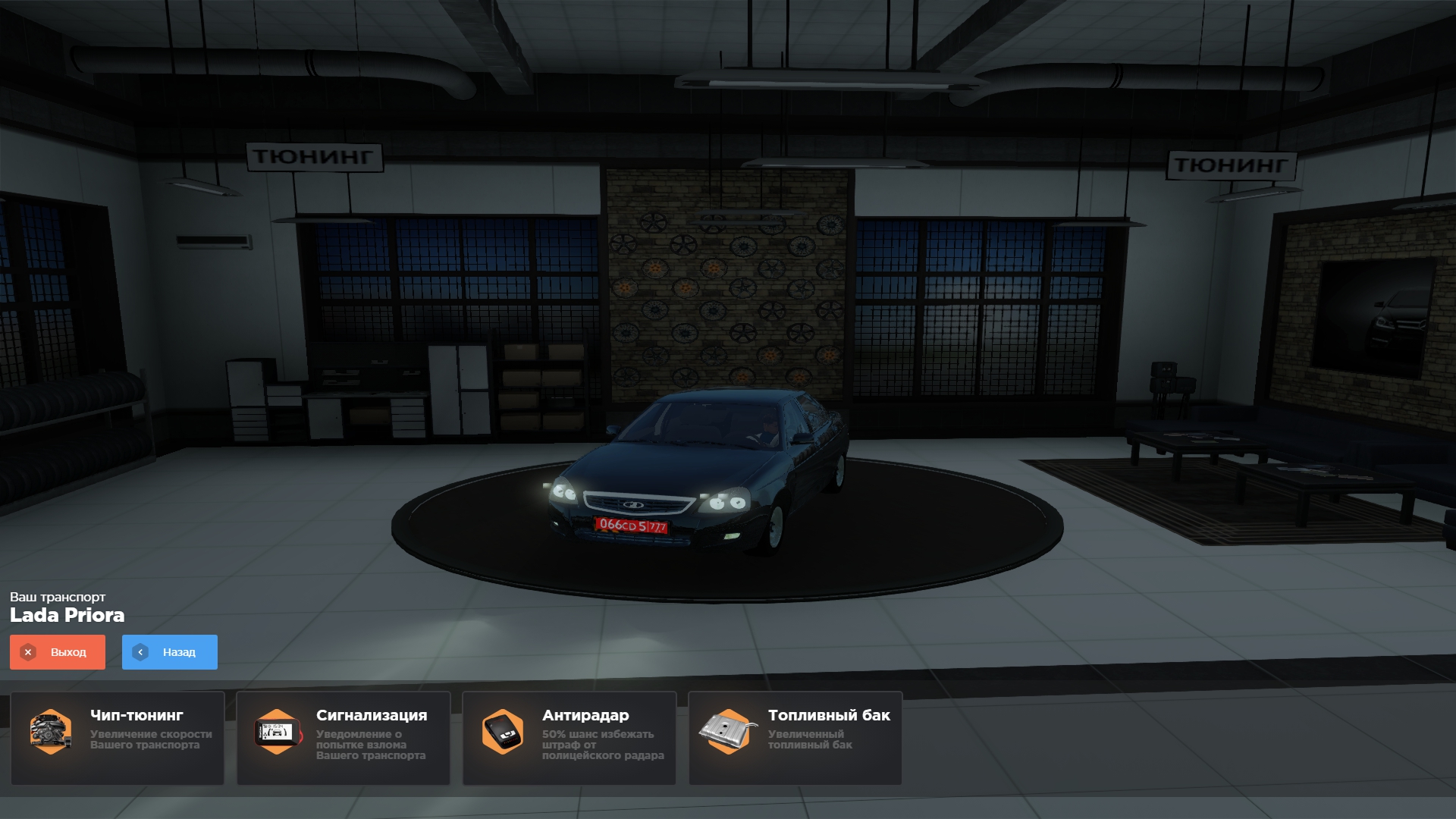The width and height of the screenshot is (1456, 819).
Task: Pick the Топливный бак fuel tank upgrade
Action: (x=795, y=738)
